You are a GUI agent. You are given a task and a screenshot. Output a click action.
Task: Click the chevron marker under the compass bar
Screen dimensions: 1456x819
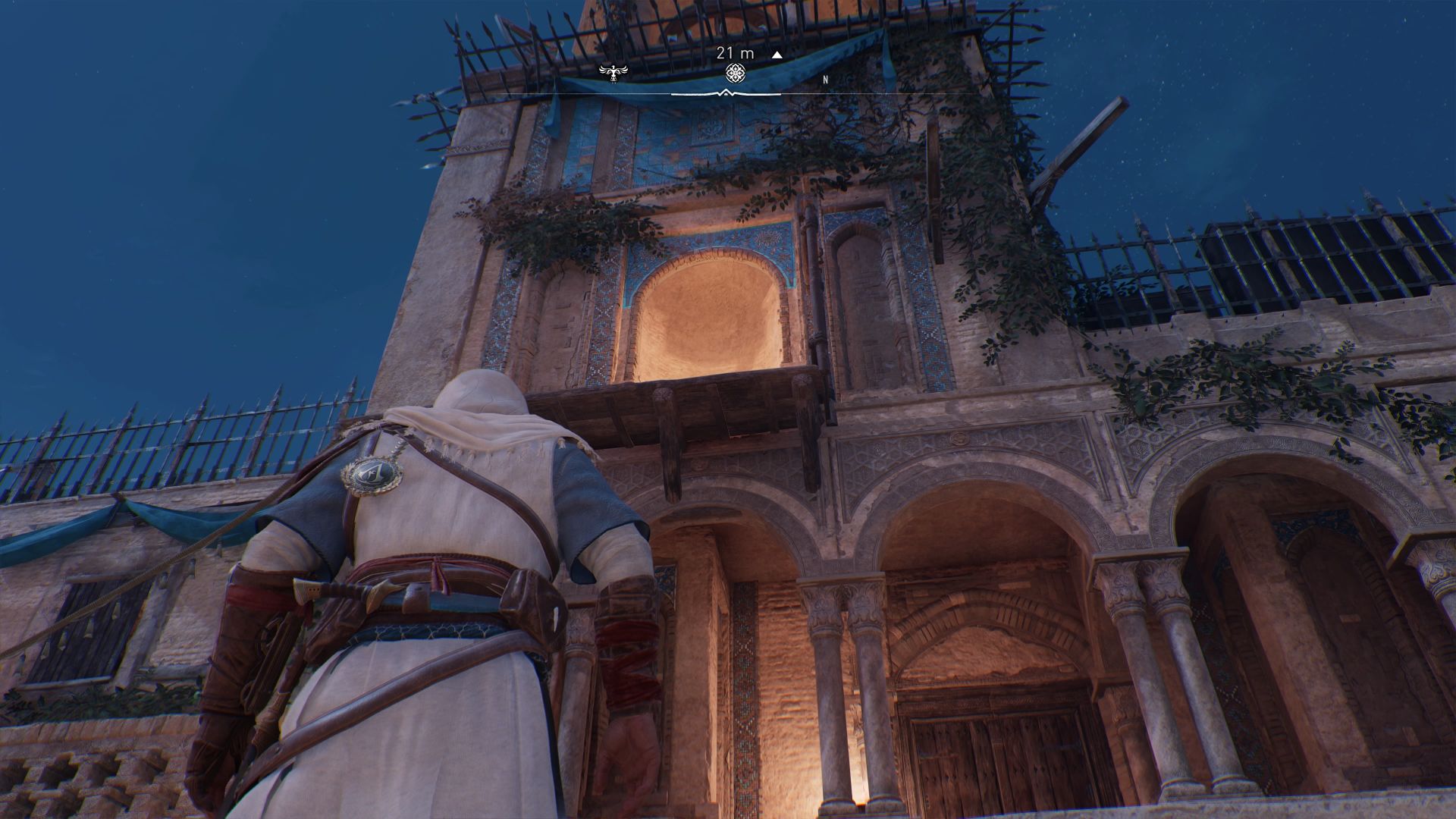pyautogui.click(x=726, y=91)
